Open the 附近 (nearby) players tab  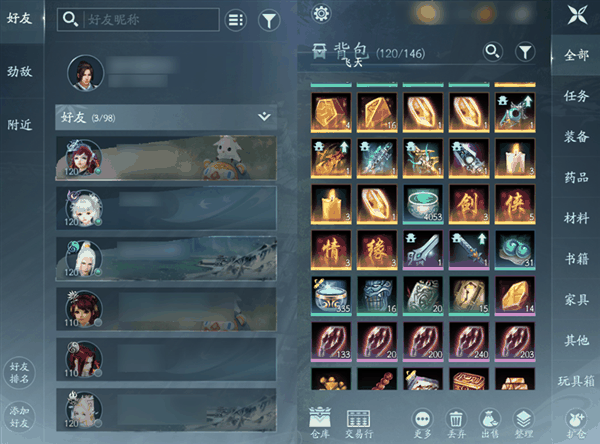click(19, 125)
